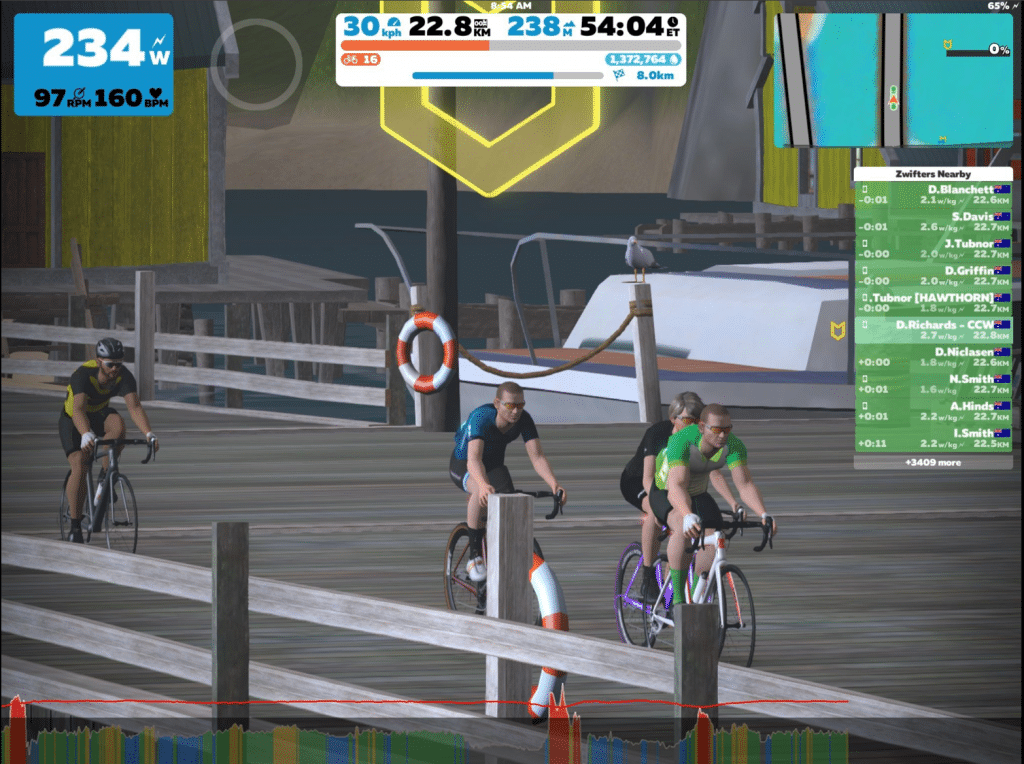This screenshot has height=764, width=1024.
Task: Select the highlighted D.Richards - CCW row
Action: (933, 330)
